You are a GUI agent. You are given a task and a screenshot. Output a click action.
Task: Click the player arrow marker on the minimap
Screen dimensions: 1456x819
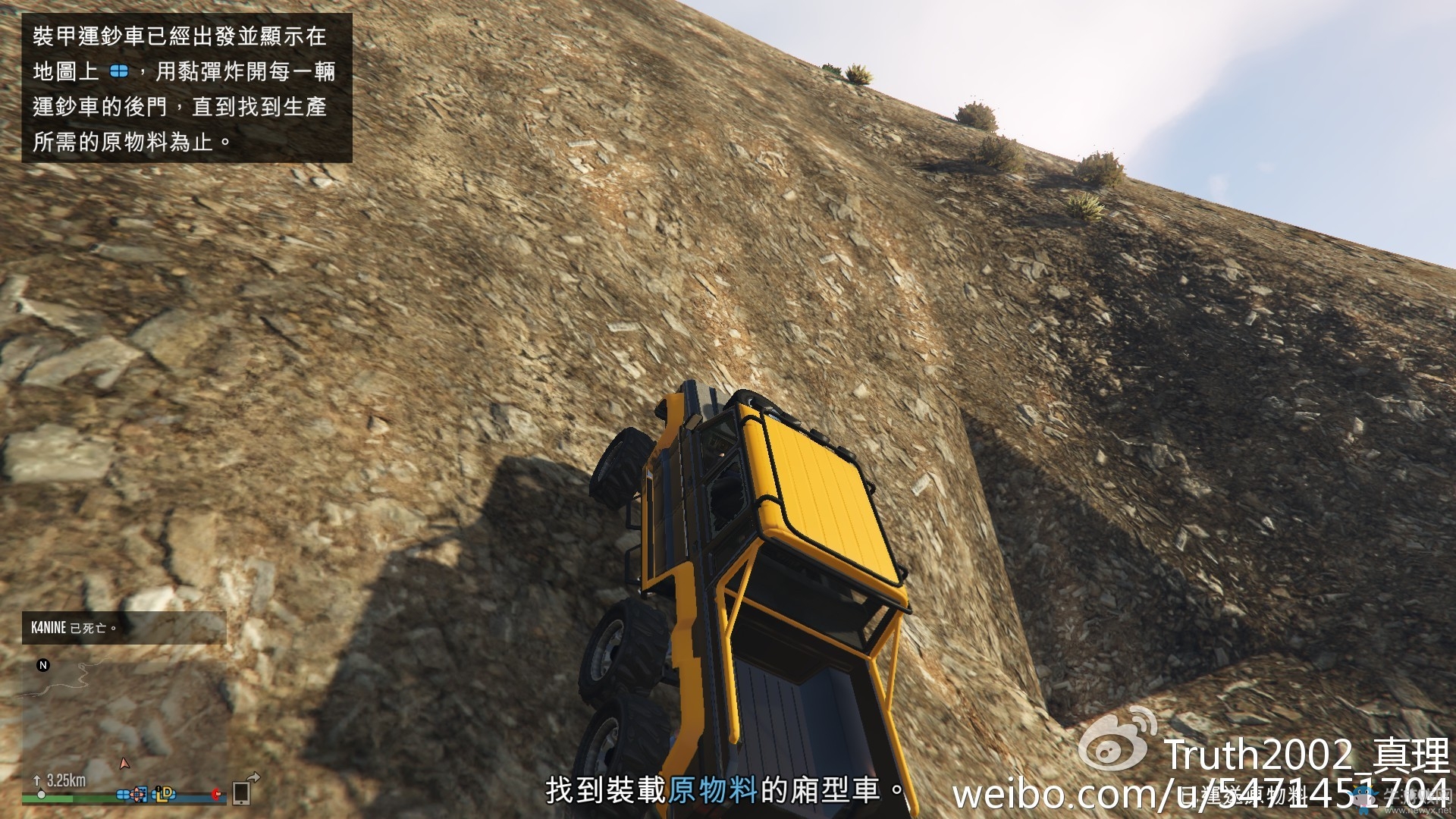coord(125,763)
